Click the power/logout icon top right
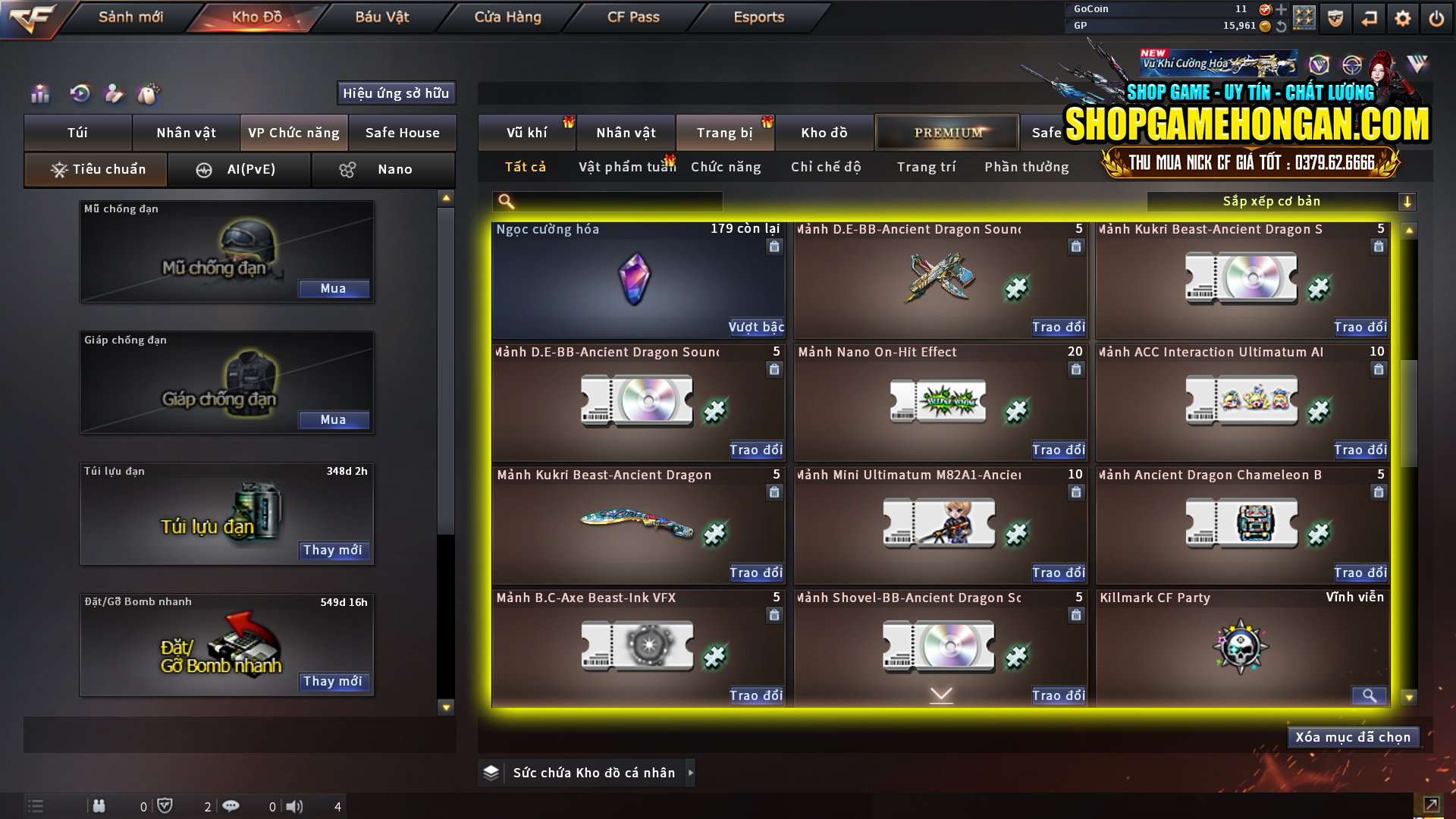The width and height of the screenshot is (1456, 819). pyautogui.click(x=1437, y=18)
